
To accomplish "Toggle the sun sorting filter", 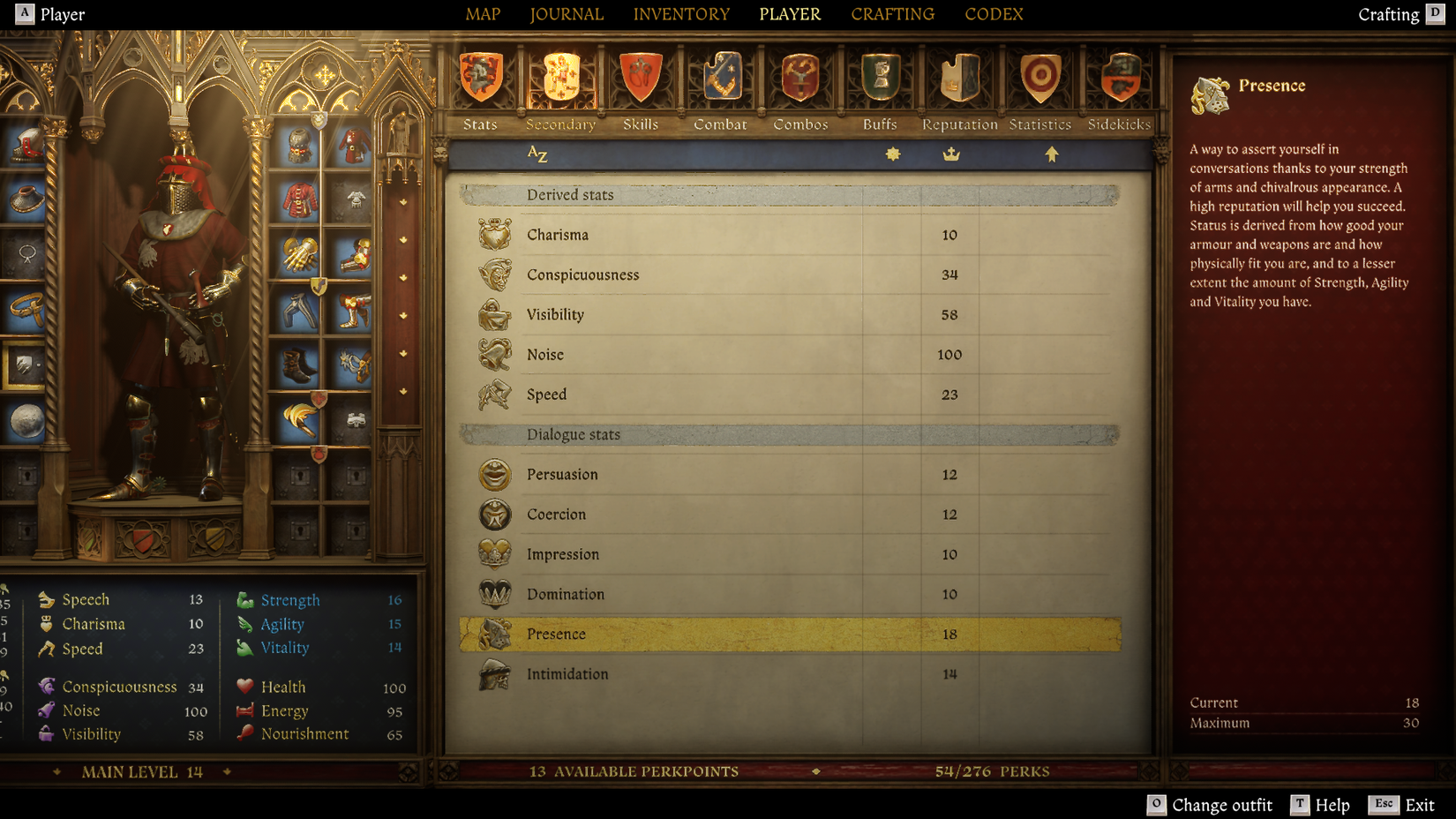I will (x=893, y=153).
